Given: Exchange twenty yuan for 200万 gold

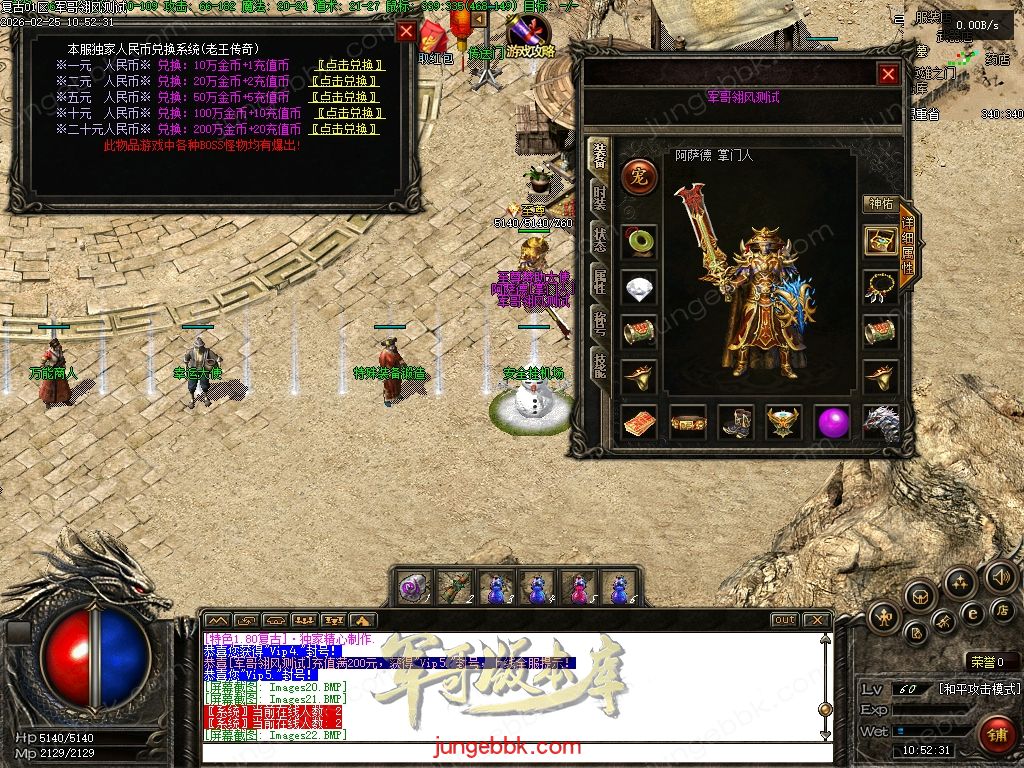Looking at the screenshot, I should 347,129.
